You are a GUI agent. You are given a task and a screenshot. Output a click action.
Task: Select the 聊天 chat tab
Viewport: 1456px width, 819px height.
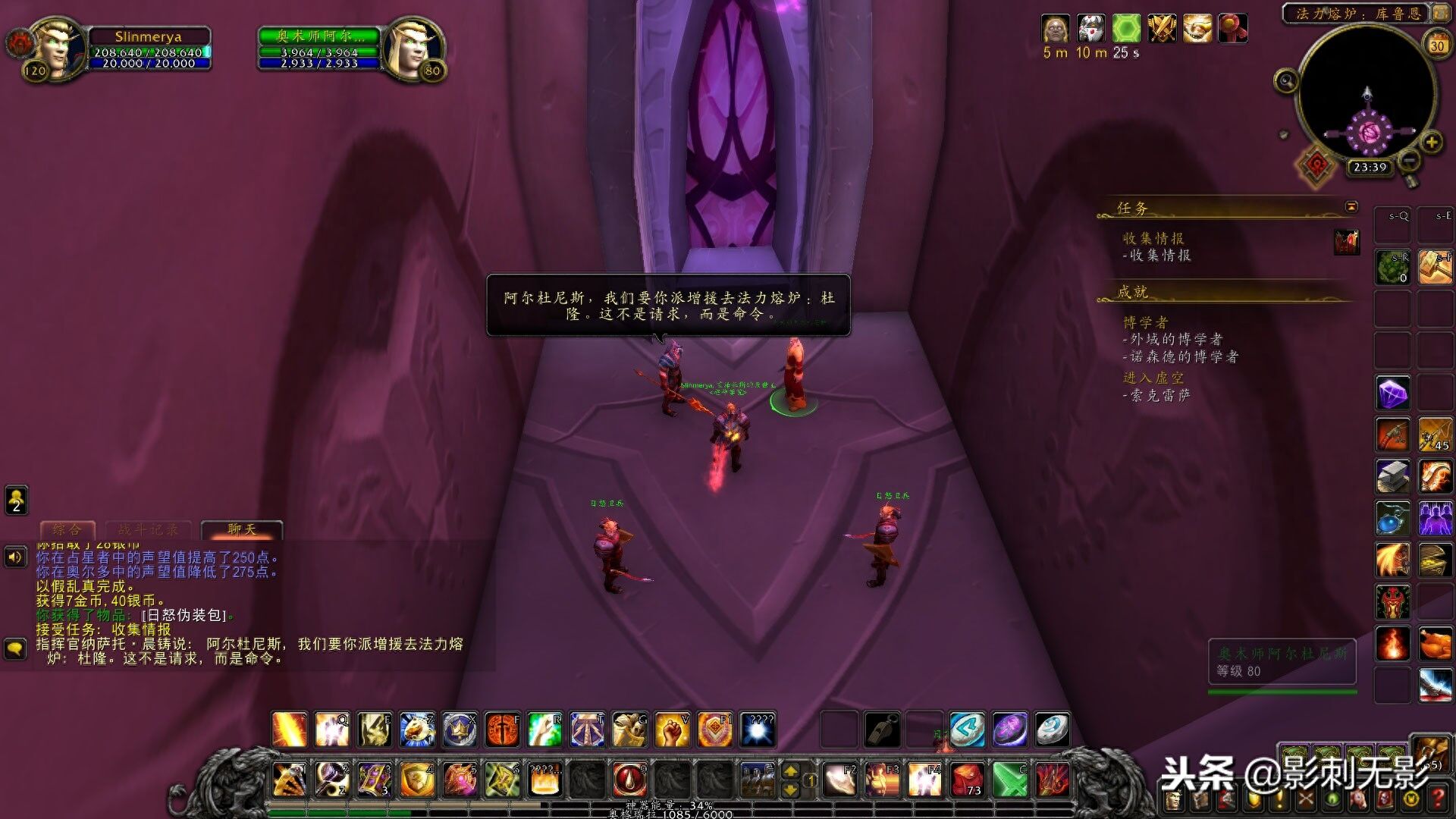(242, 529)
